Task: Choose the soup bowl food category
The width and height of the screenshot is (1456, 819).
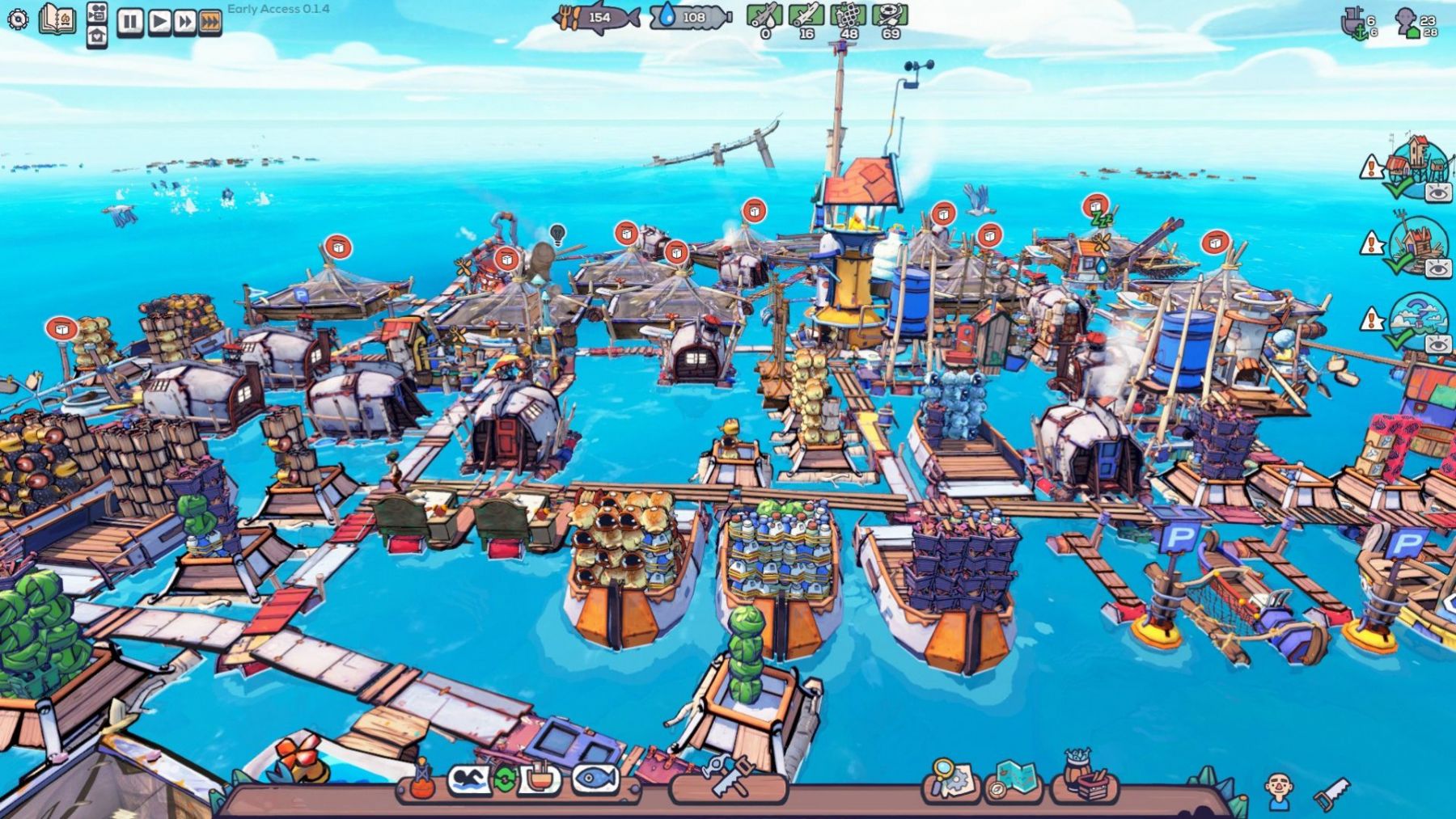Action: (540, 779)
